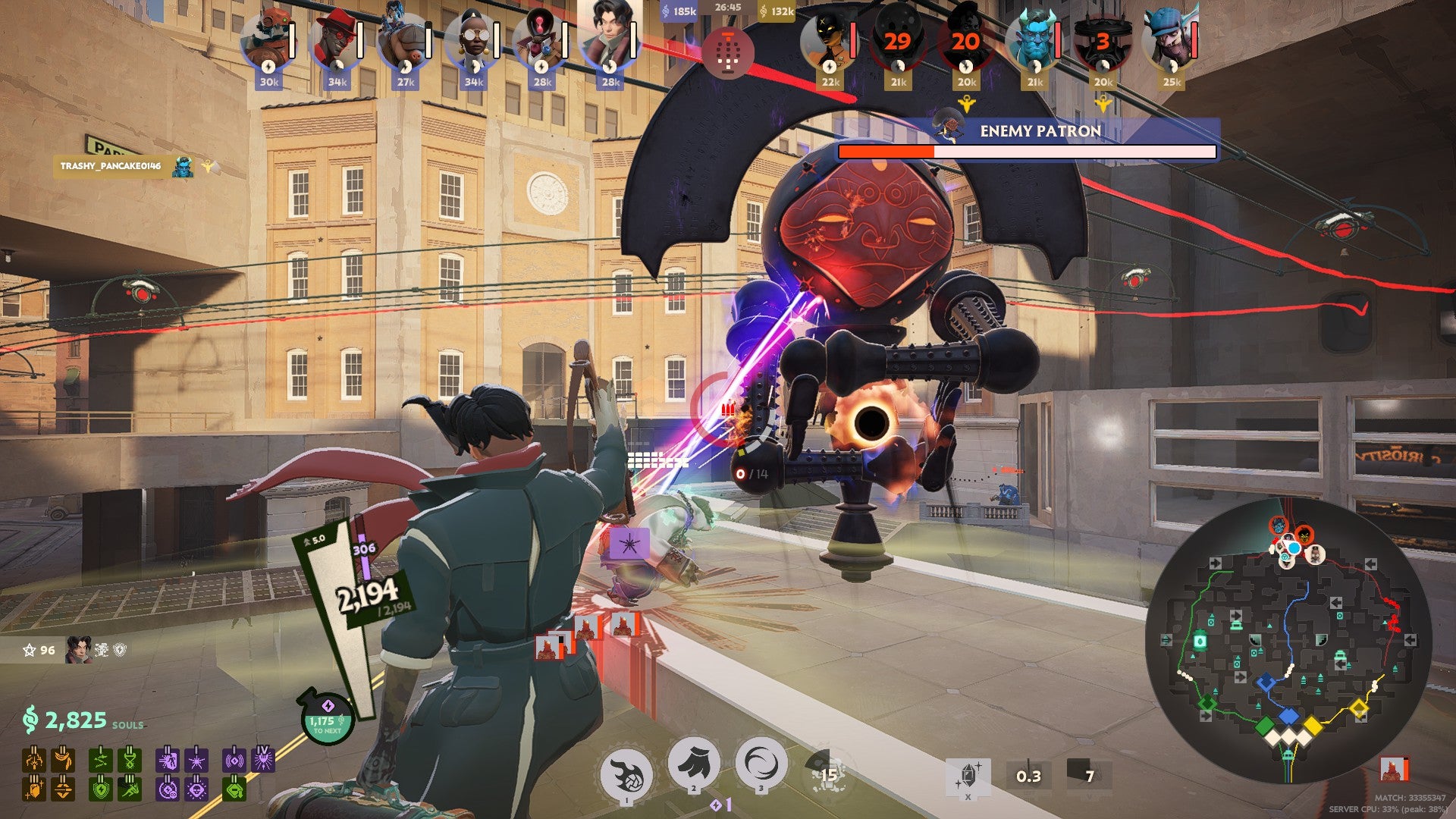Image resolution: width=1456 pixels, height=819 pixels.
Task: Select the orange scarf weapon item
Action: click(63, 759)
